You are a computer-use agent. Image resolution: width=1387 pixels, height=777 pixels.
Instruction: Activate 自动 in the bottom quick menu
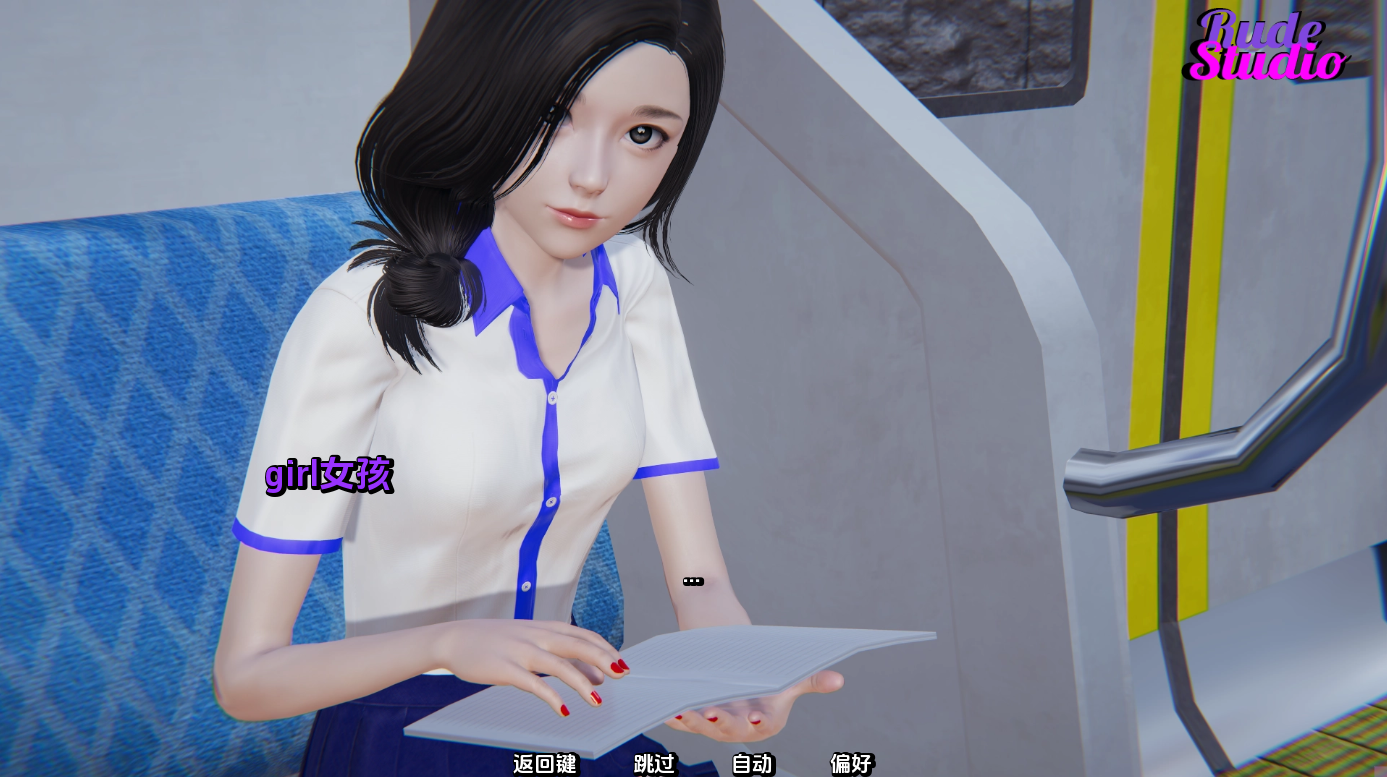[x=752, y=765]
